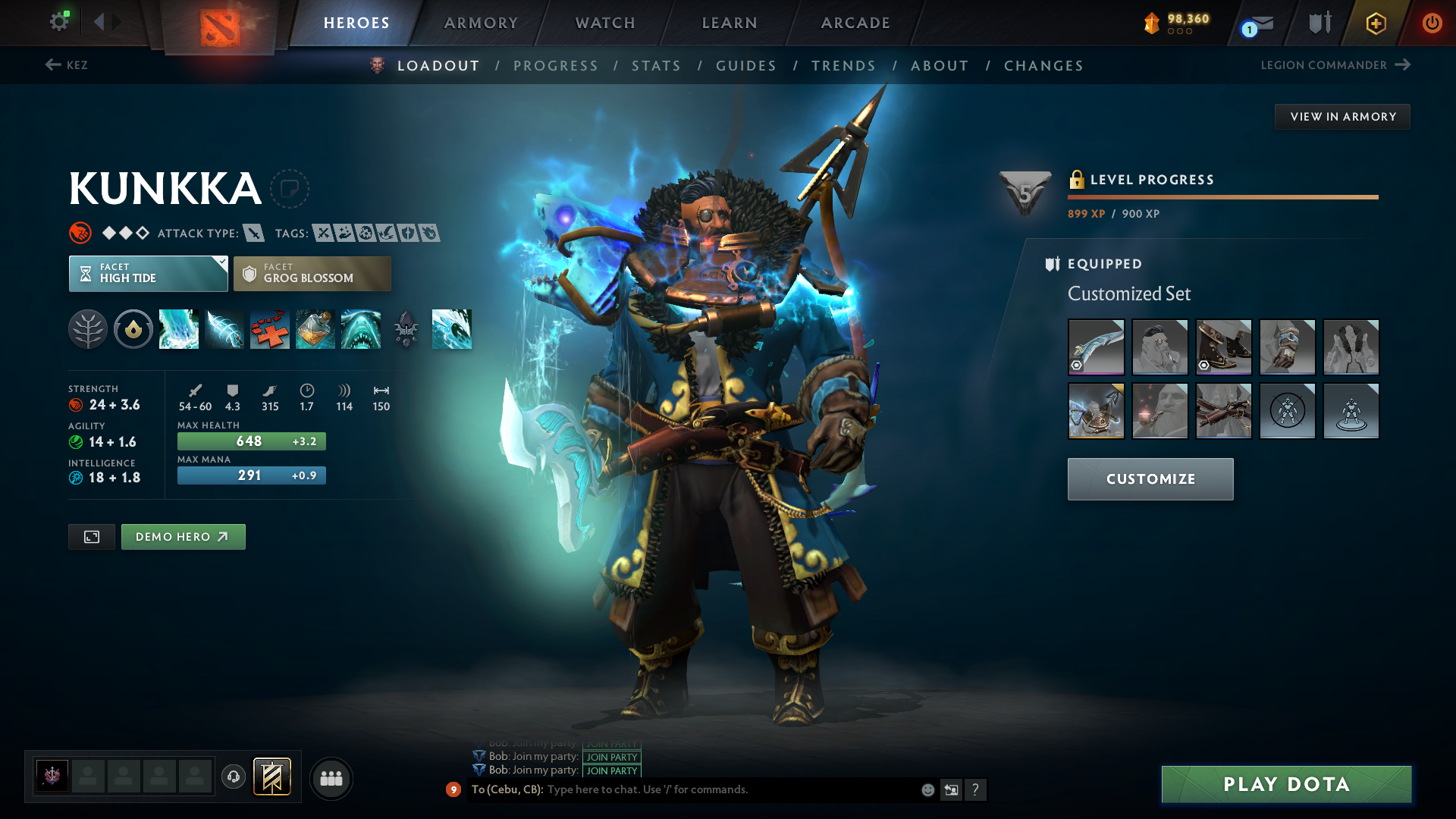Open the Customize loadout button
1456x819 pixels.
[1150, 479]
